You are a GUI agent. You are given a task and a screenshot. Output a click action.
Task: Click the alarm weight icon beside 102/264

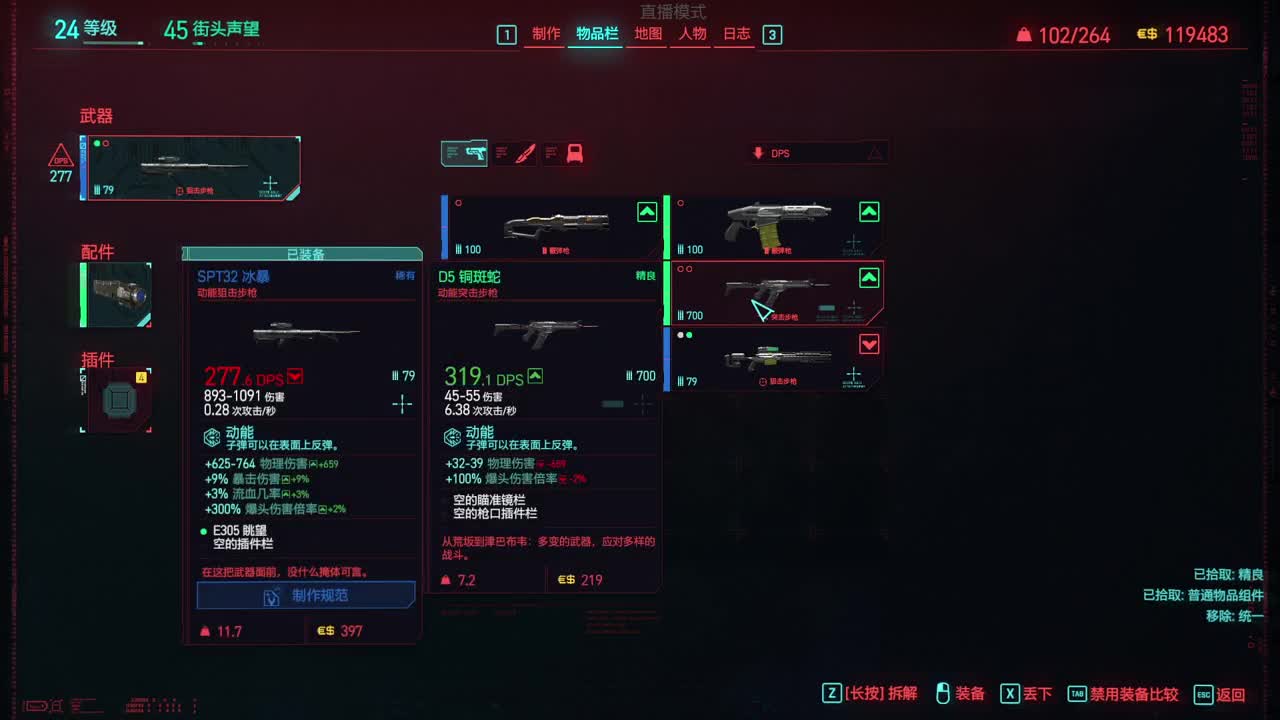(1022, 34)
